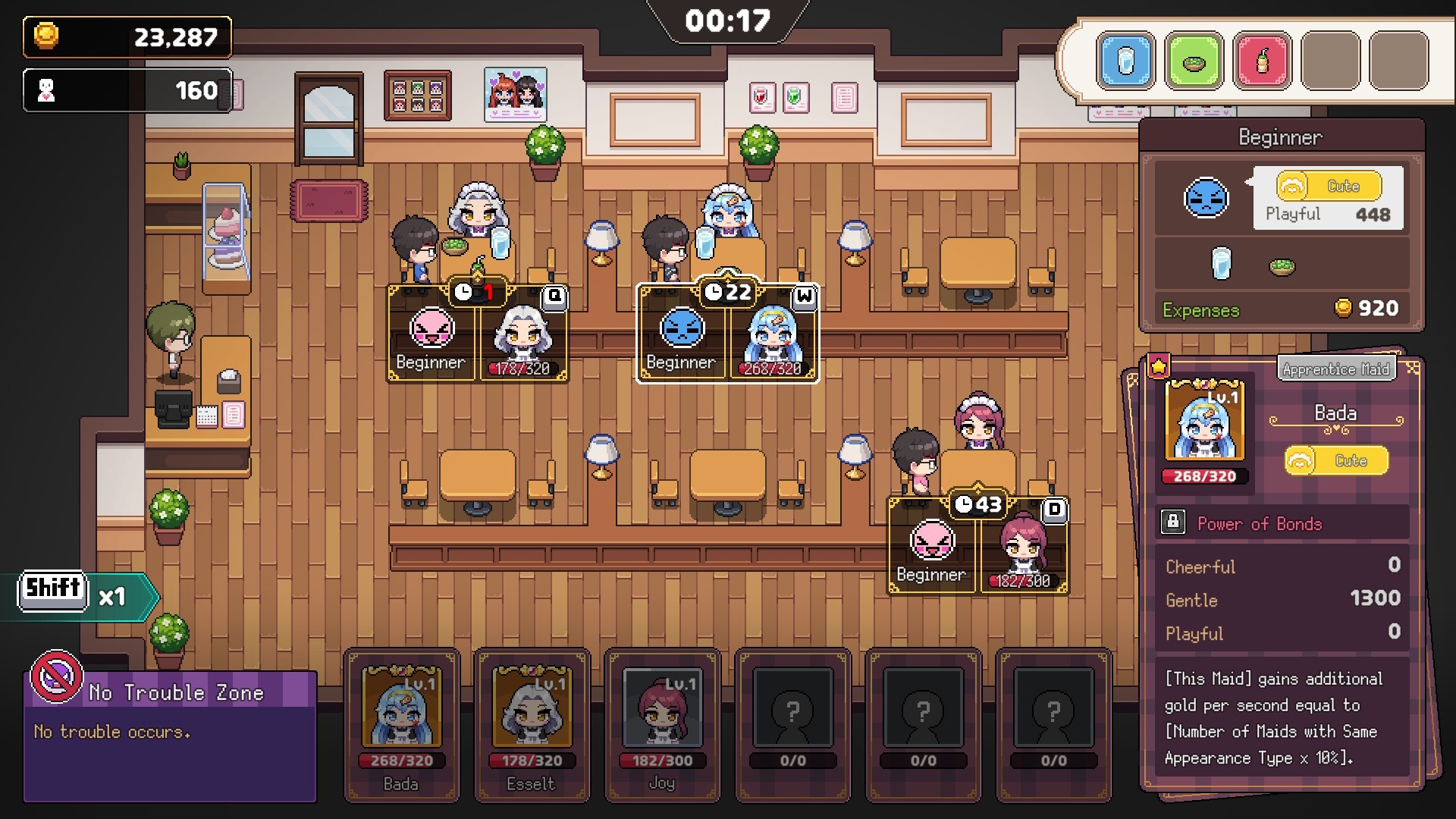
Task: Click Bada's portrait in the detail card
Action: [x=1204, y=421]
